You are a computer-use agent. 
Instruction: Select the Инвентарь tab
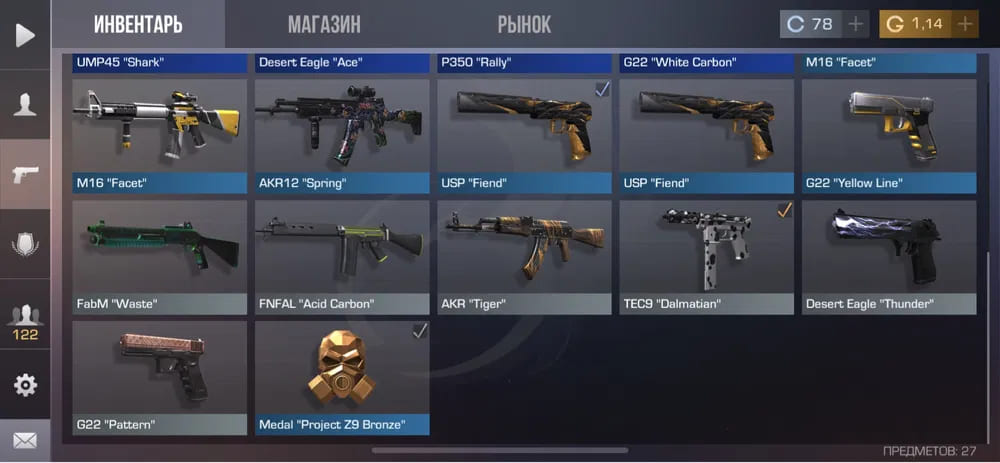(x=138, y=24)
